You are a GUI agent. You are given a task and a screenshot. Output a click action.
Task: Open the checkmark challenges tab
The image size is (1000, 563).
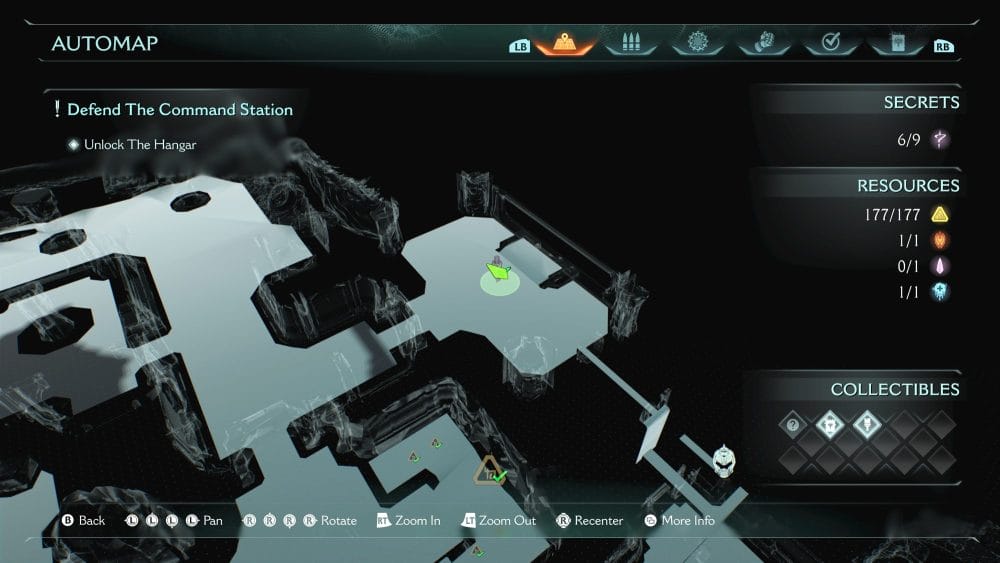coord(828,43)
